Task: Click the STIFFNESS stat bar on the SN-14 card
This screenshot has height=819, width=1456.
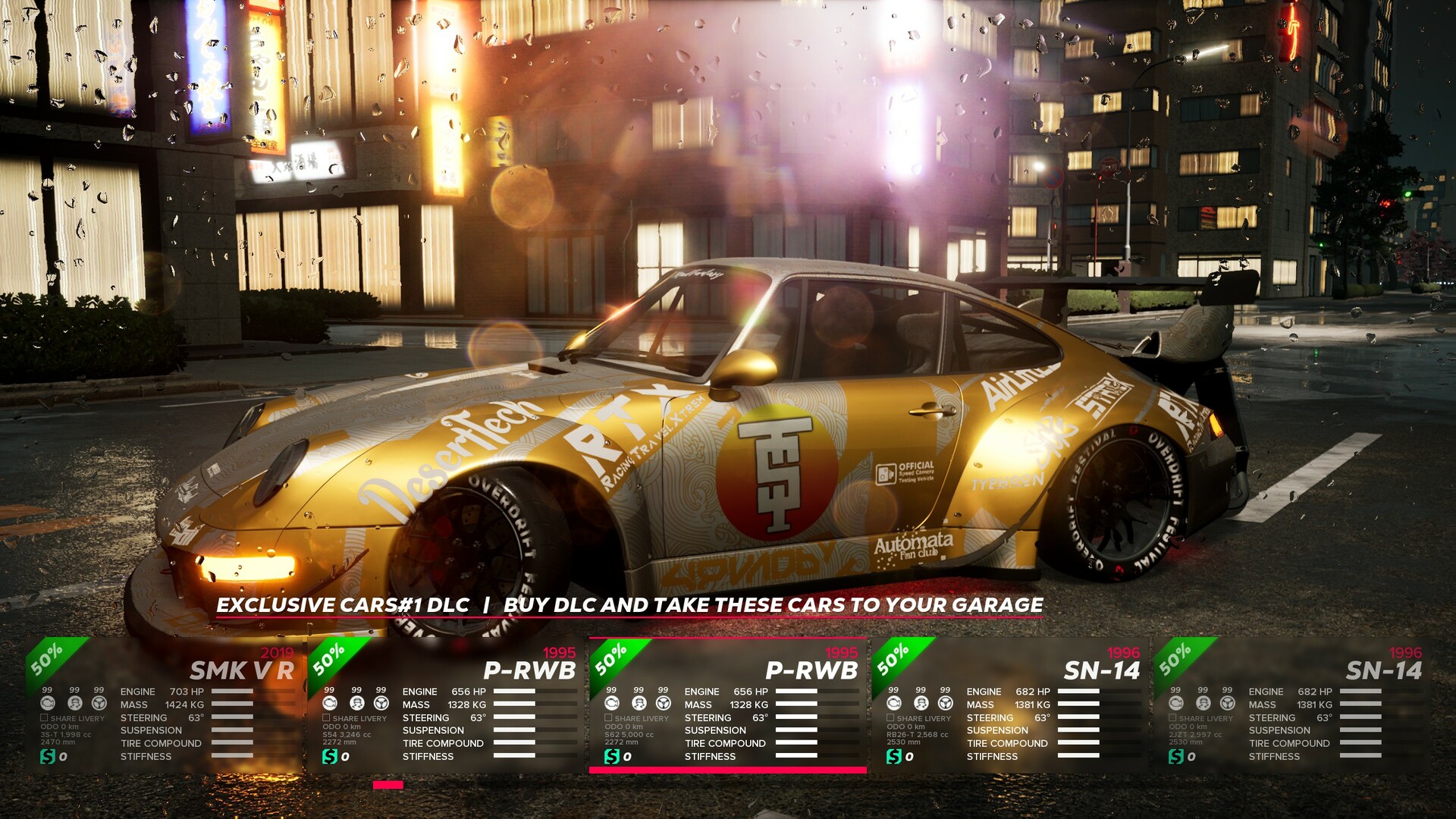Action: (x=1078, y=756)
